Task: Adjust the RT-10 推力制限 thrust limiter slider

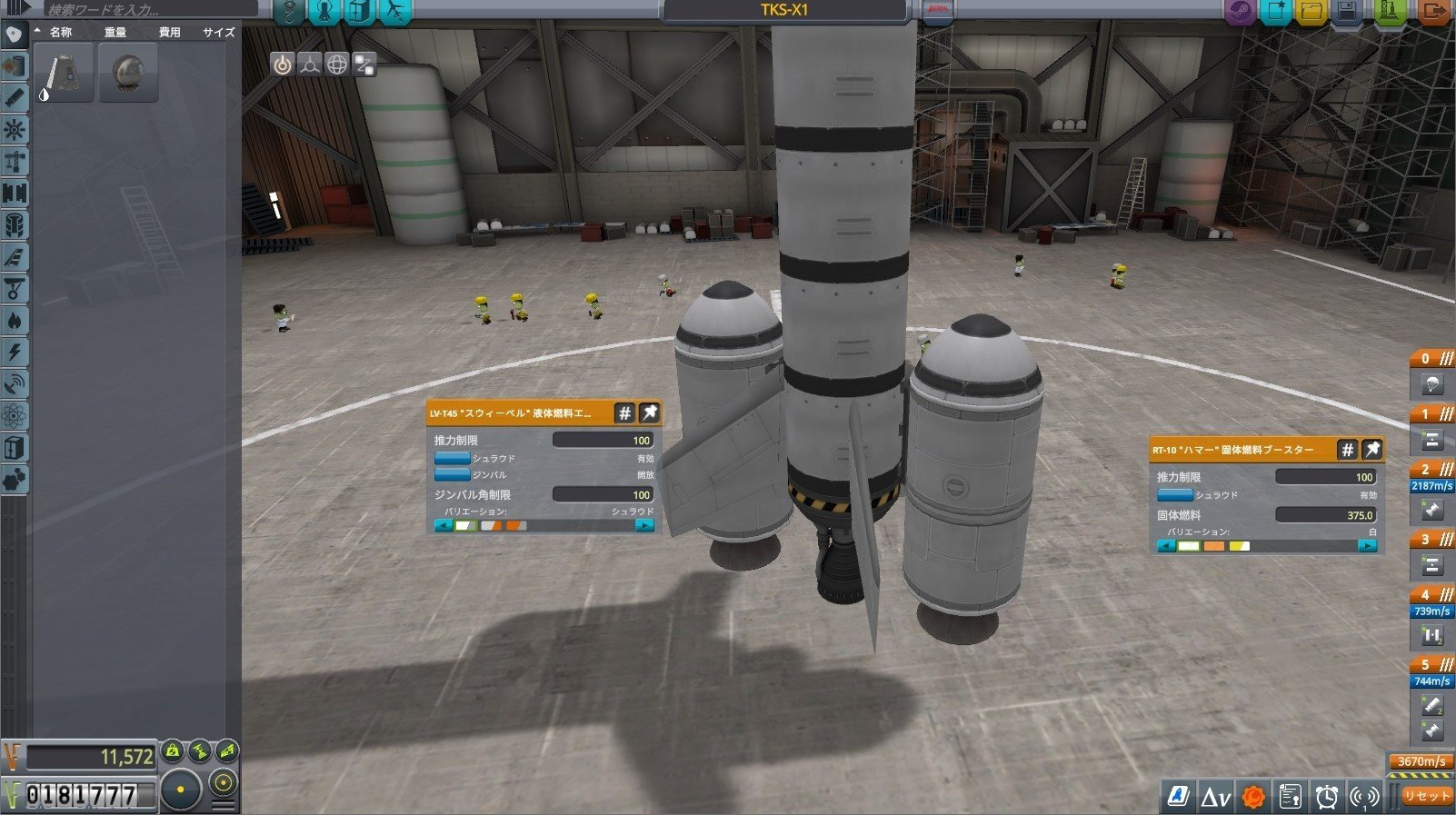Action: point(1326,477)
